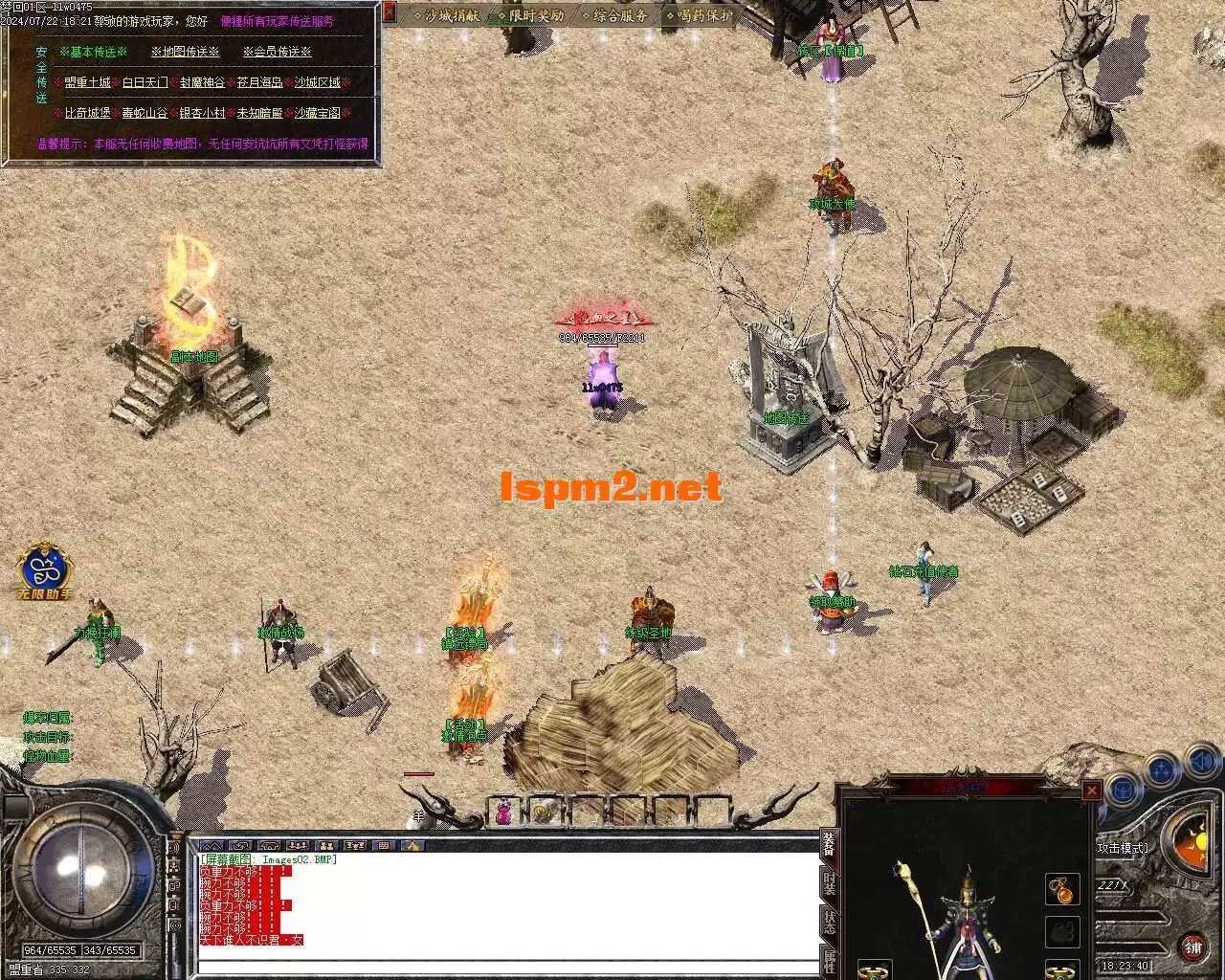Use the pink potion in the hotbar
The image size is (1225, 980).
[x=503, y=813]
